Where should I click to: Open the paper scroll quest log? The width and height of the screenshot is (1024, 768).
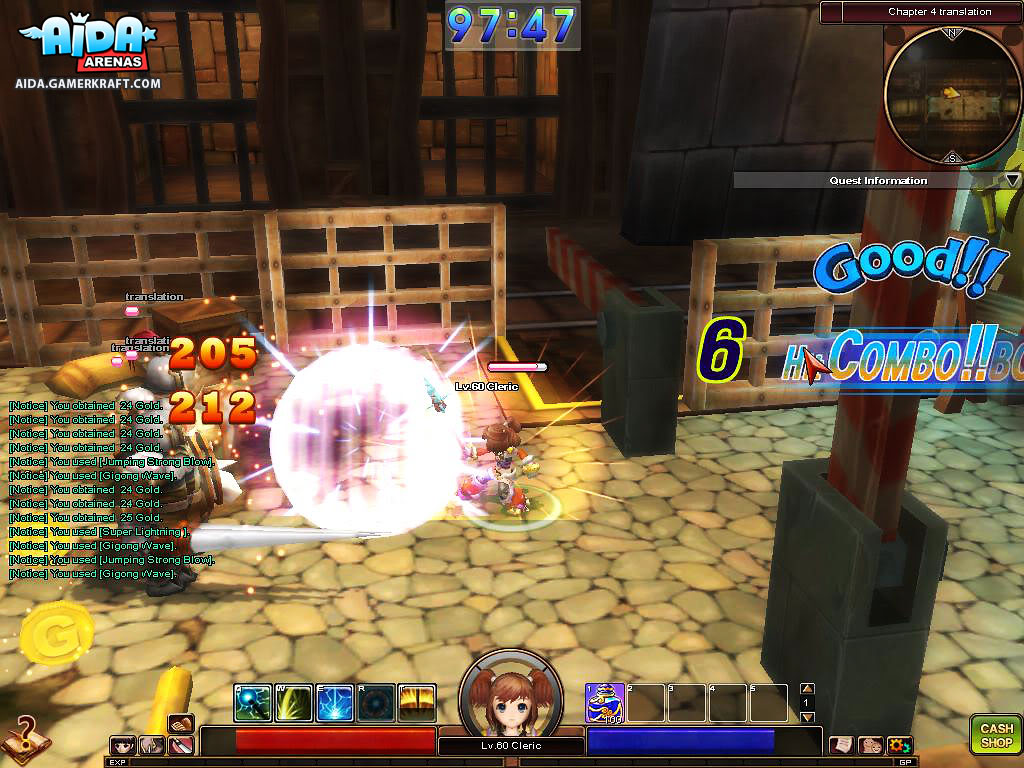(841, 745)
